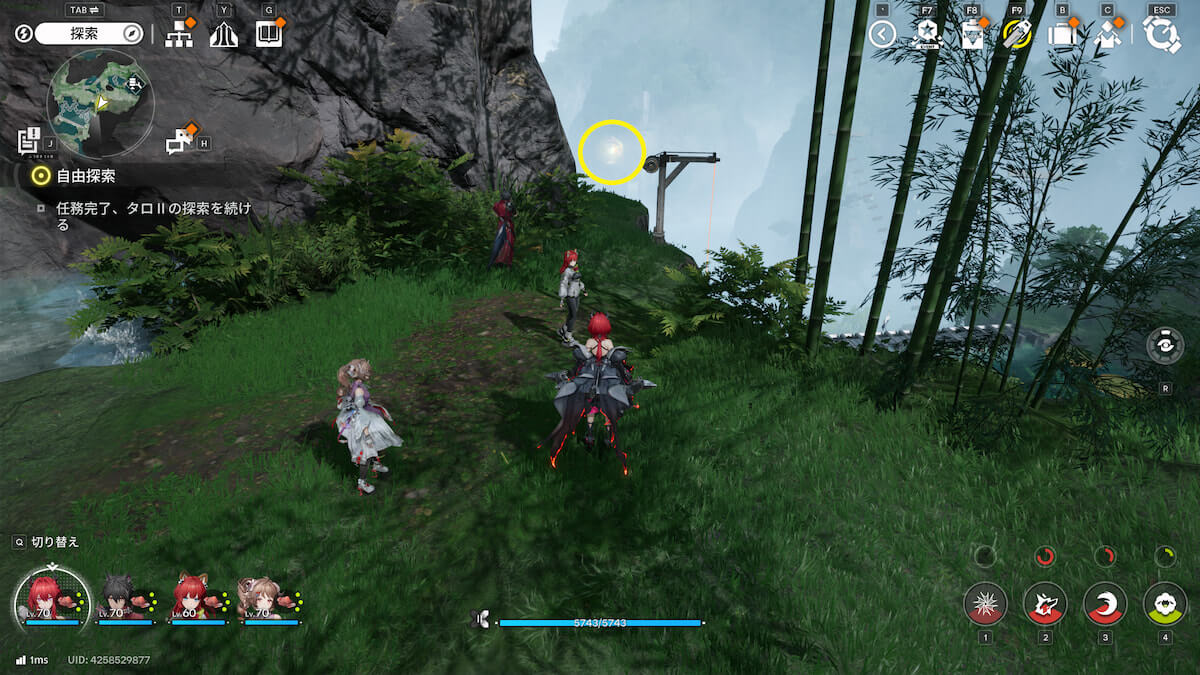Open the tree-diagram menu icon
Screen dimensions: 1200x675
179,35
